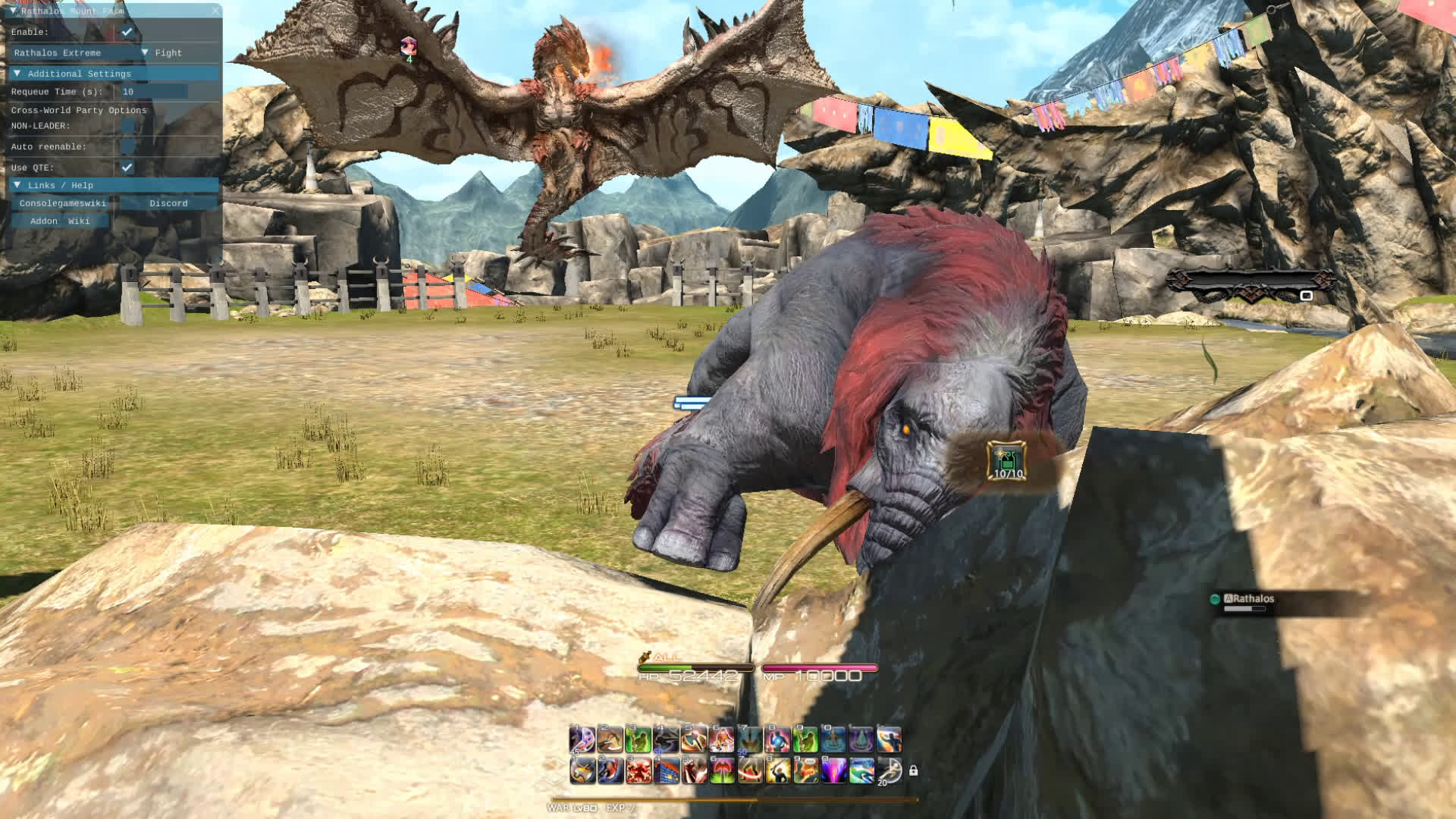Uncheck the Use QTE checkbox
Viewport: 1456px width, 819px height.
tap(127, 167)
